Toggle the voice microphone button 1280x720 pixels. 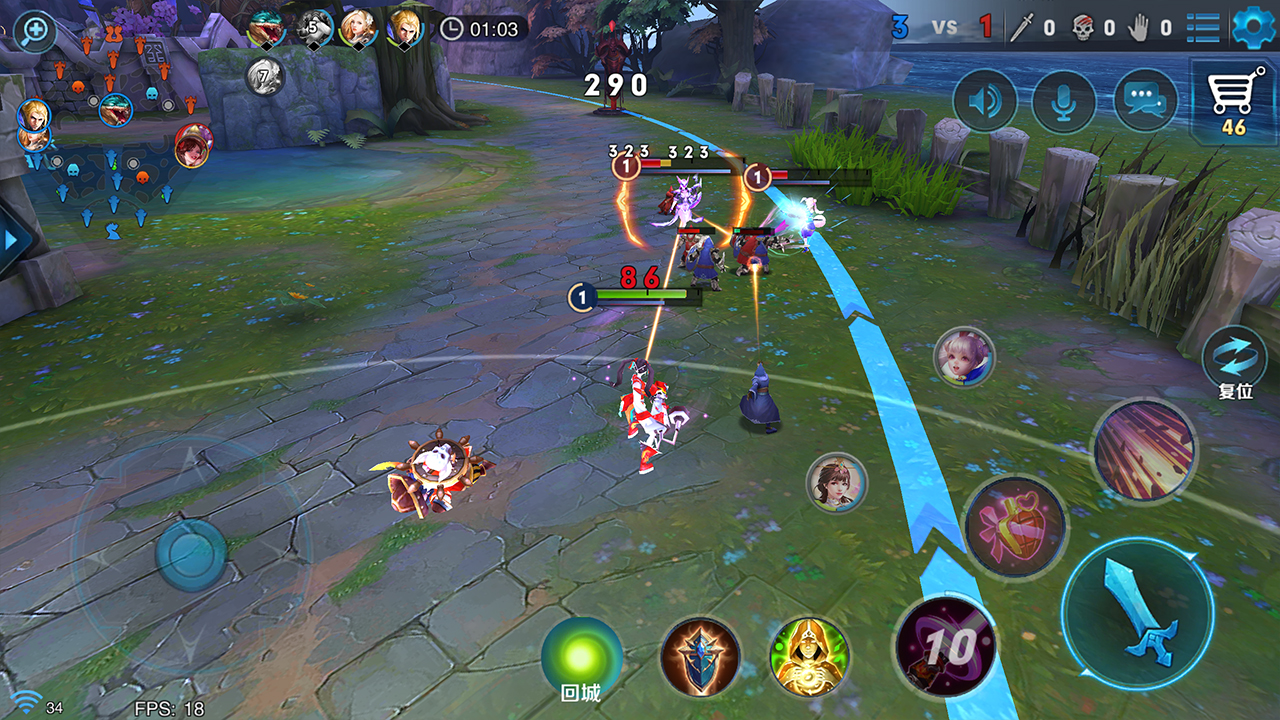[1064, 101]
